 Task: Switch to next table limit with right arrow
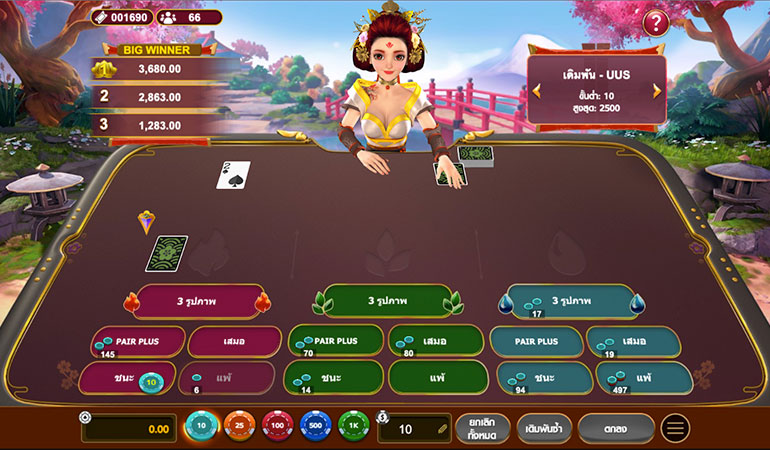point(657,91)
